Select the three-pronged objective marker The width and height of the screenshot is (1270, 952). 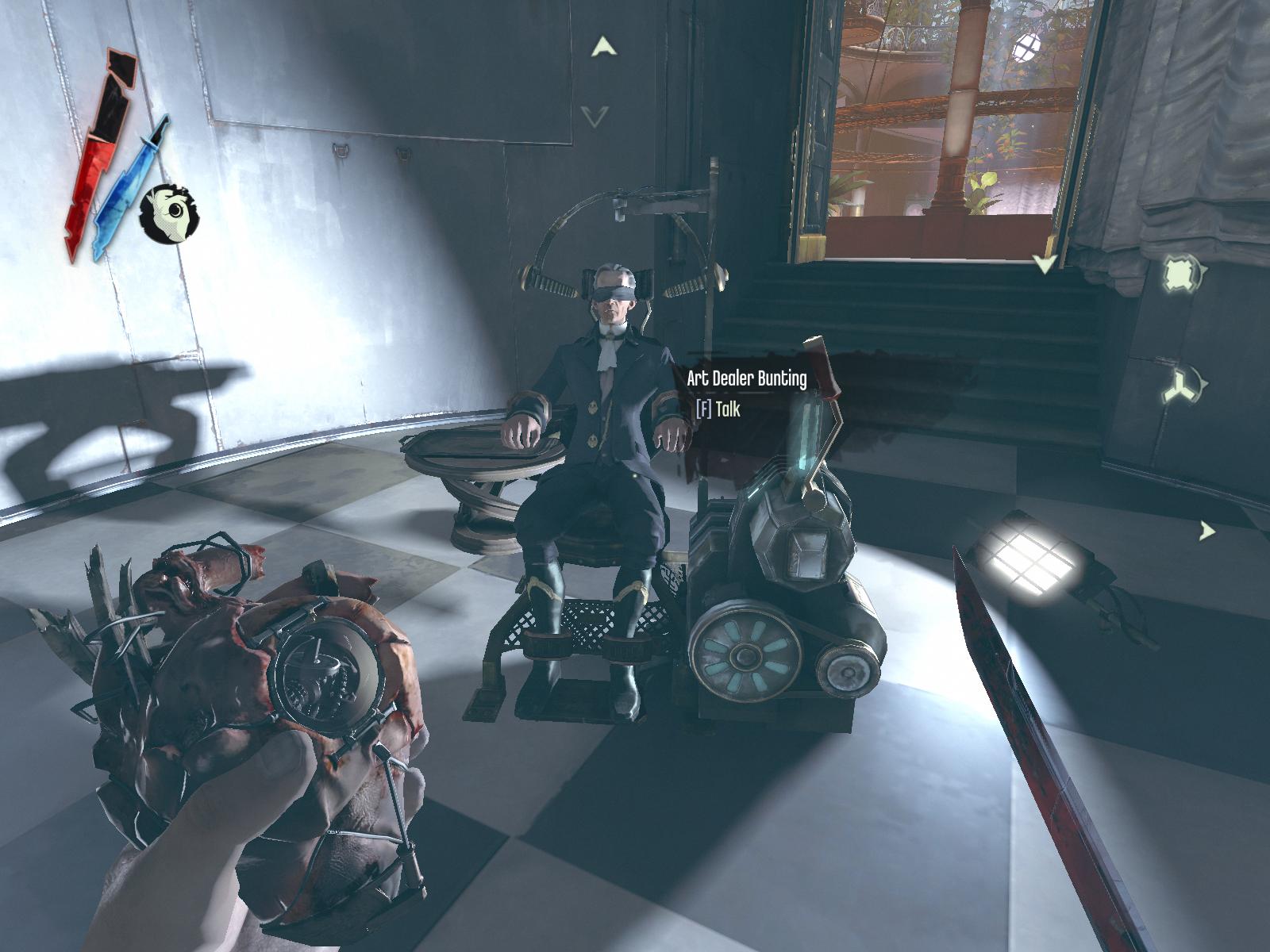pyautogui.click(x=1179, y=386)
